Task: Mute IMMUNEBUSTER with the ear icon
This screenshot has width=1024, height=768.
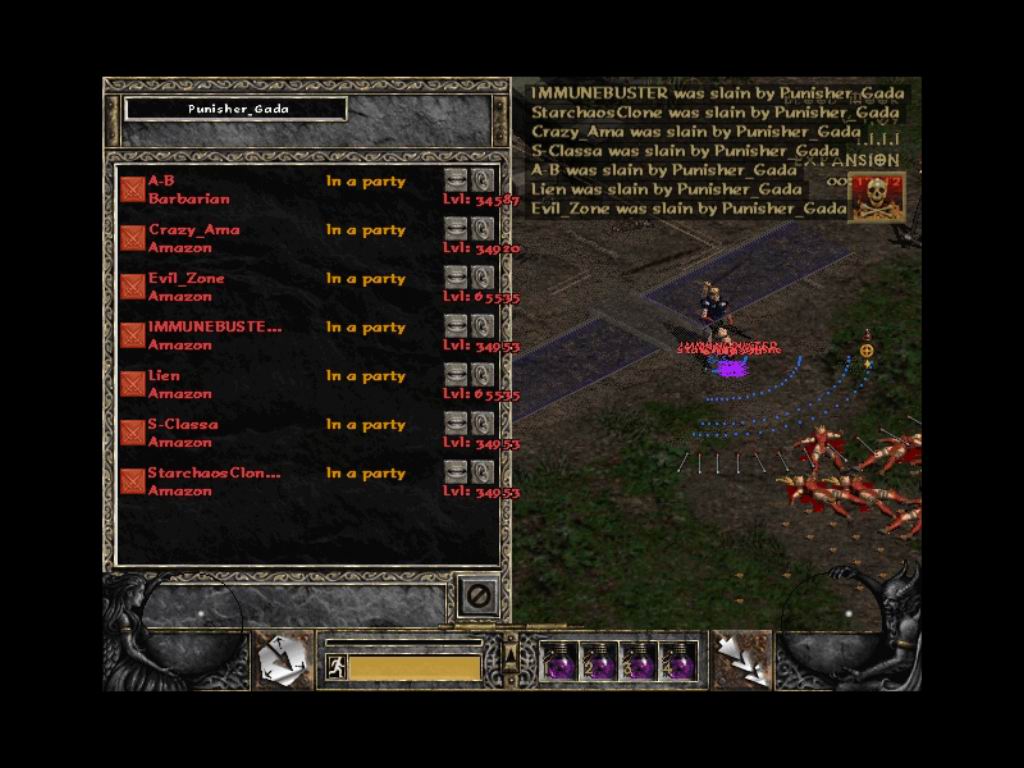Action: tap(483, 326)
